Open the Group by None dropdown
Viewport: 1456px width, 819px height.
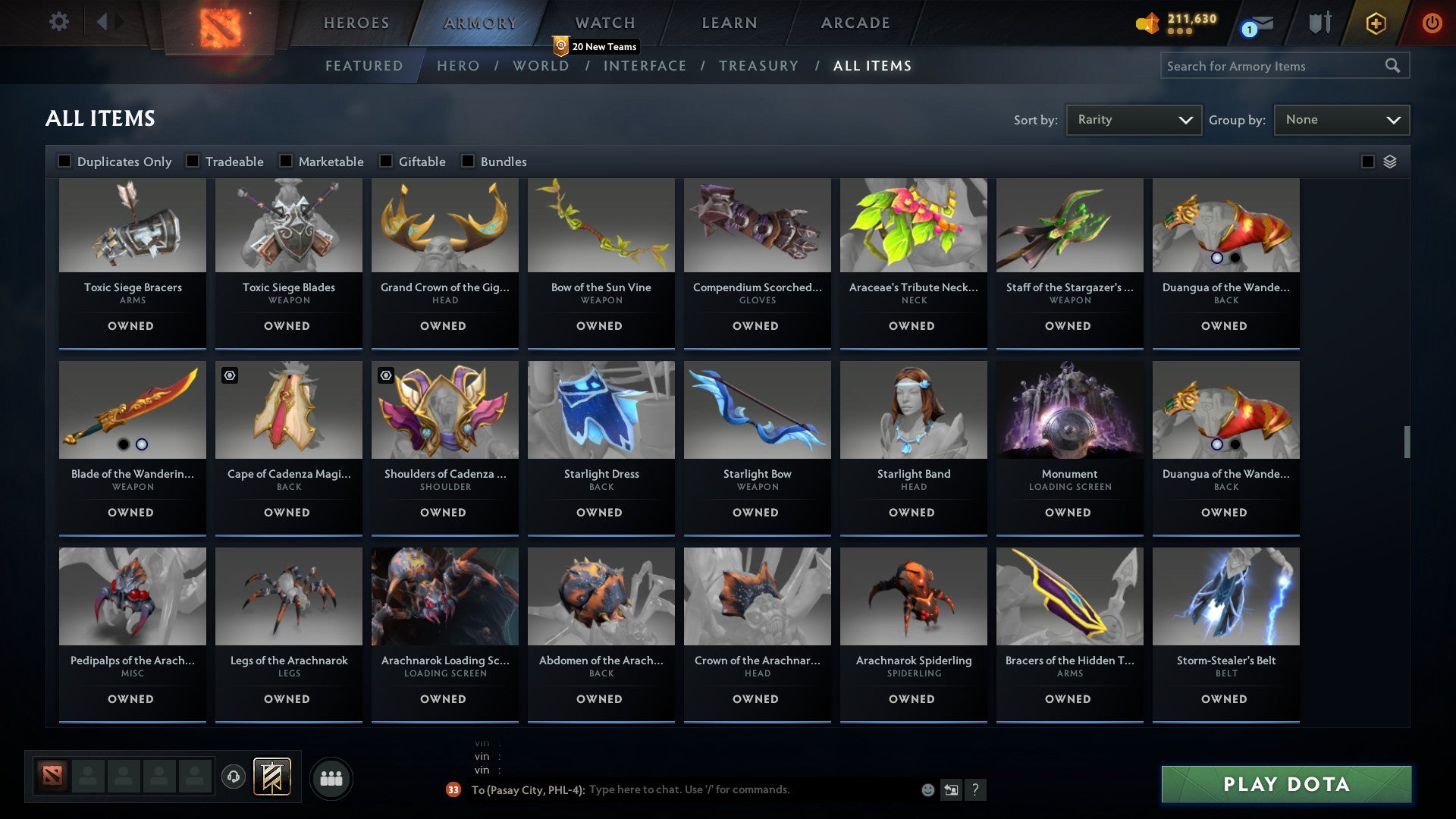point(1341,119)
